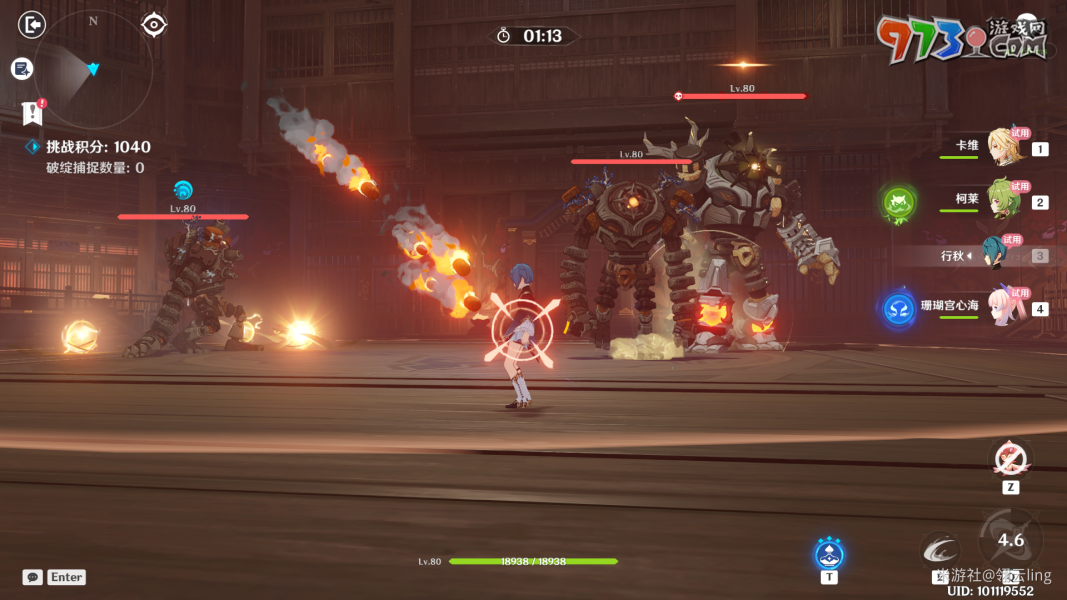The height and width of the screenshot is (600, 1067).
Task: Toggle the eye-shaped elemental sight icon
Action: [x=153, y=24]
